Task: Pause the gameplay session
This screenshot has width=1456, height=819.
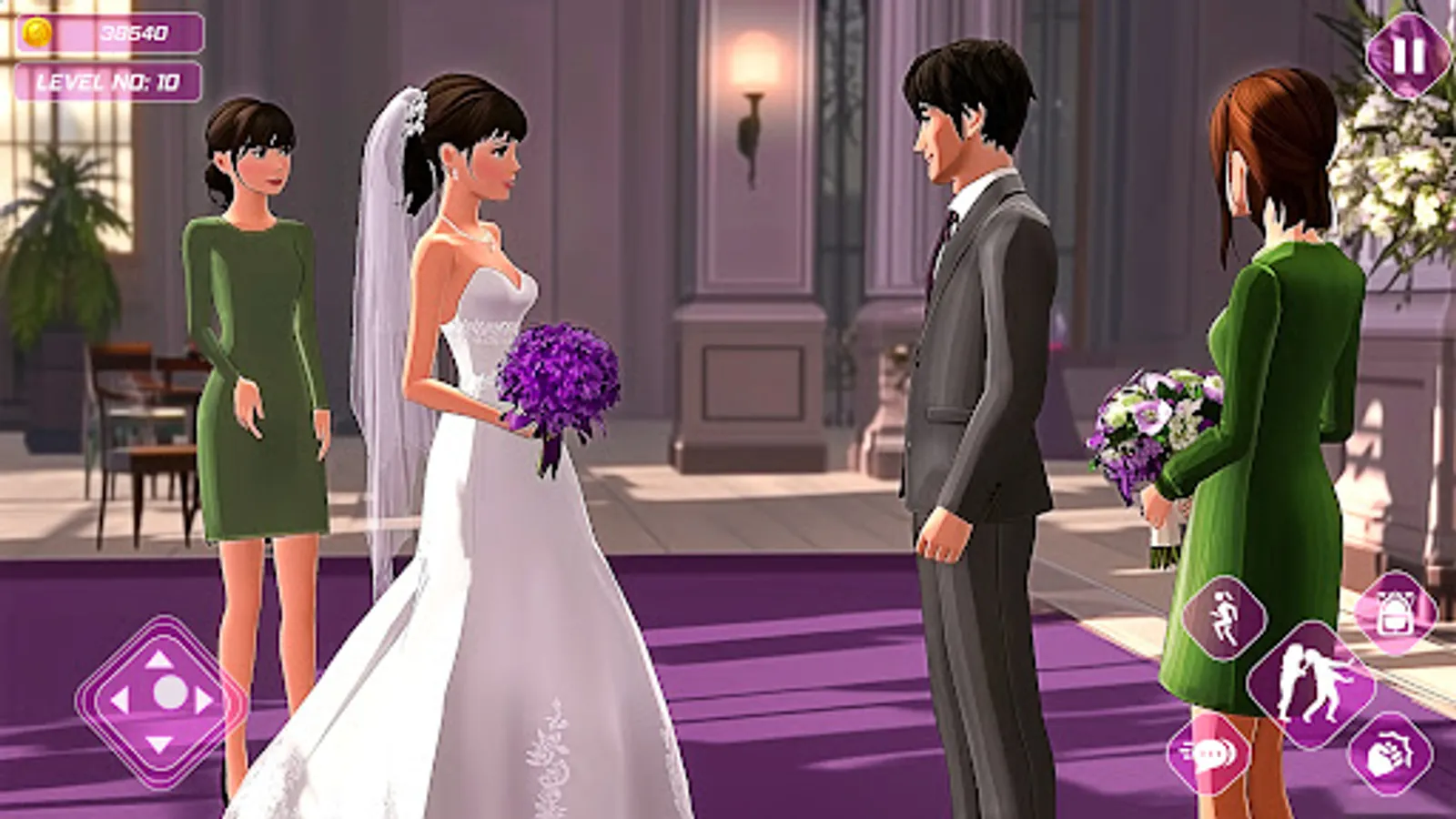Action: click(1407, 58)
